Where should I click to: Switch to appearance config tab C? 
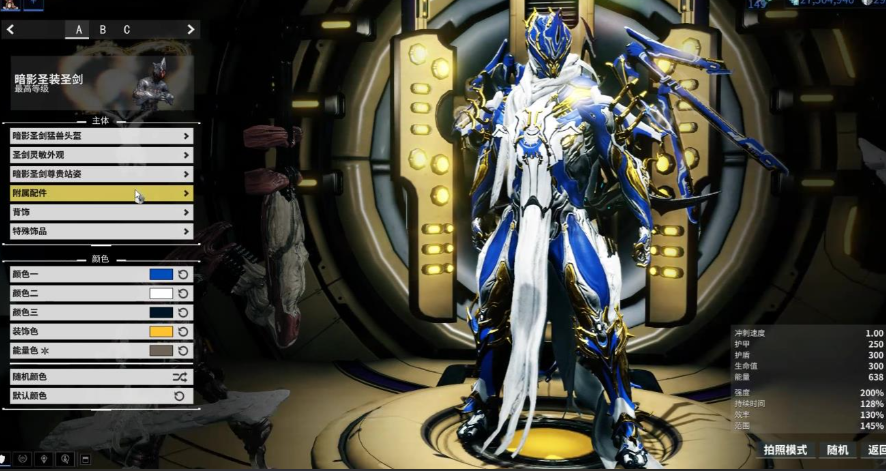[x=127, y=30]
